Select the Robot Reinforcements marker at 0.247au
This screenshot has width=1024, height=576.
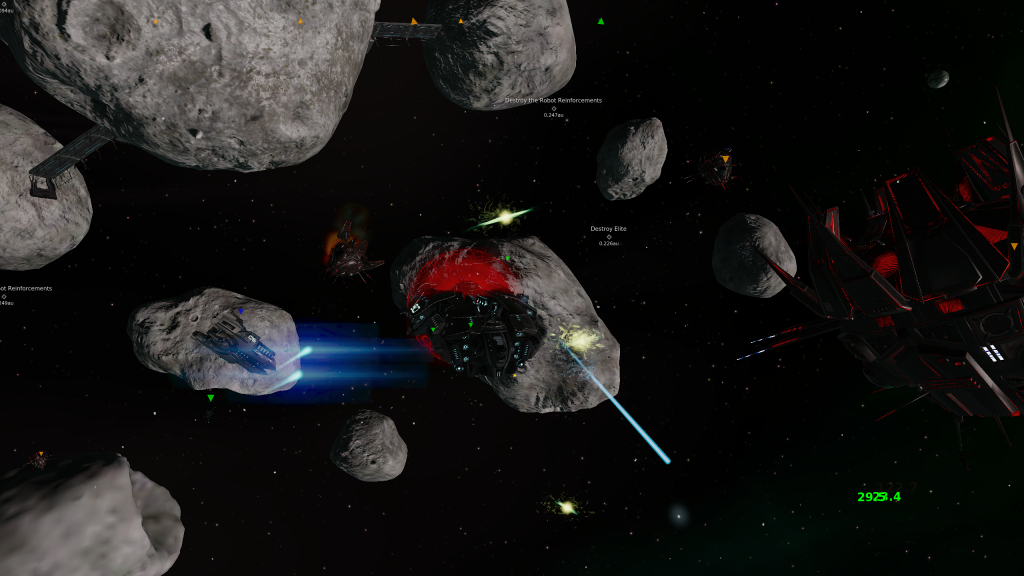[553, 108]
